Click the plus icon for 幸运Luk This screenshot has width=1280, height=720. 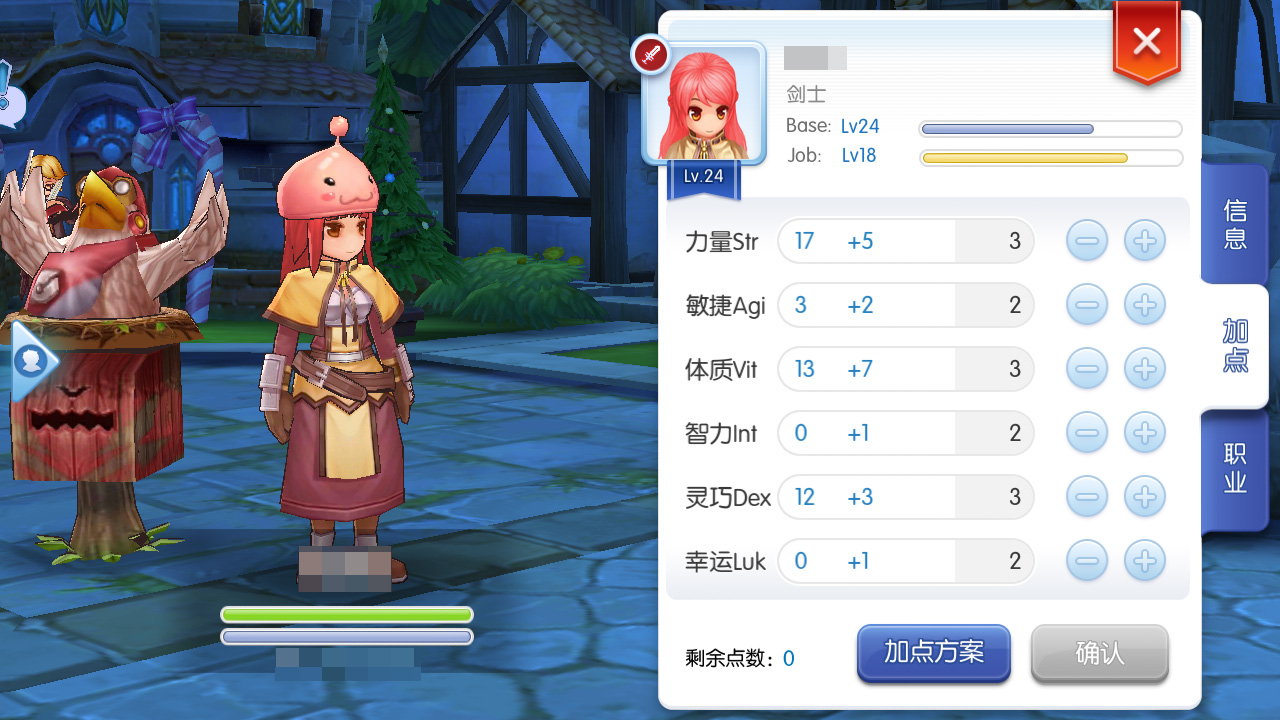click(1144, 561)
